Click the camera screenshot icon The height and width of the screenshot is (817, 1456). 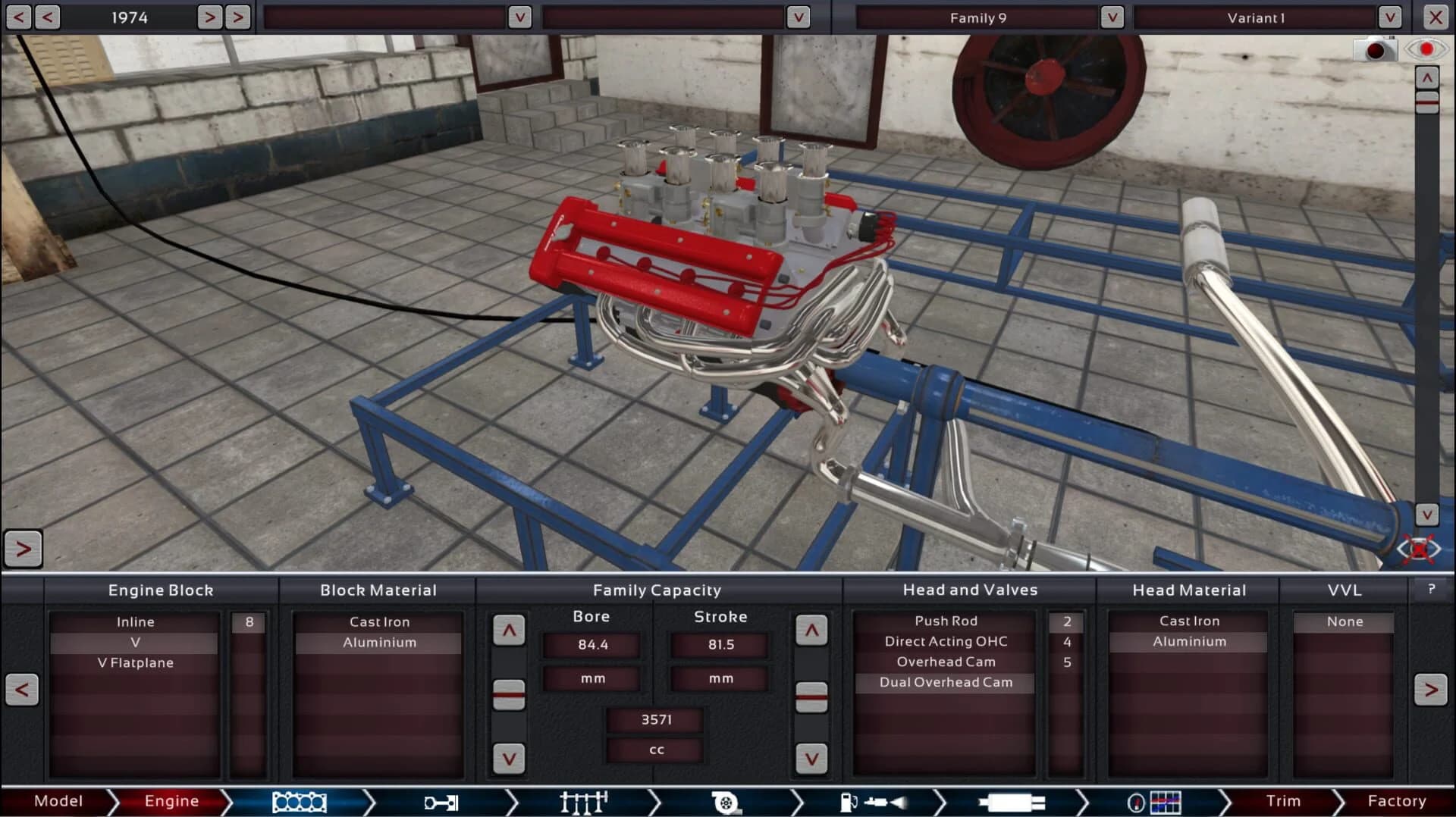pos(1375,49)
